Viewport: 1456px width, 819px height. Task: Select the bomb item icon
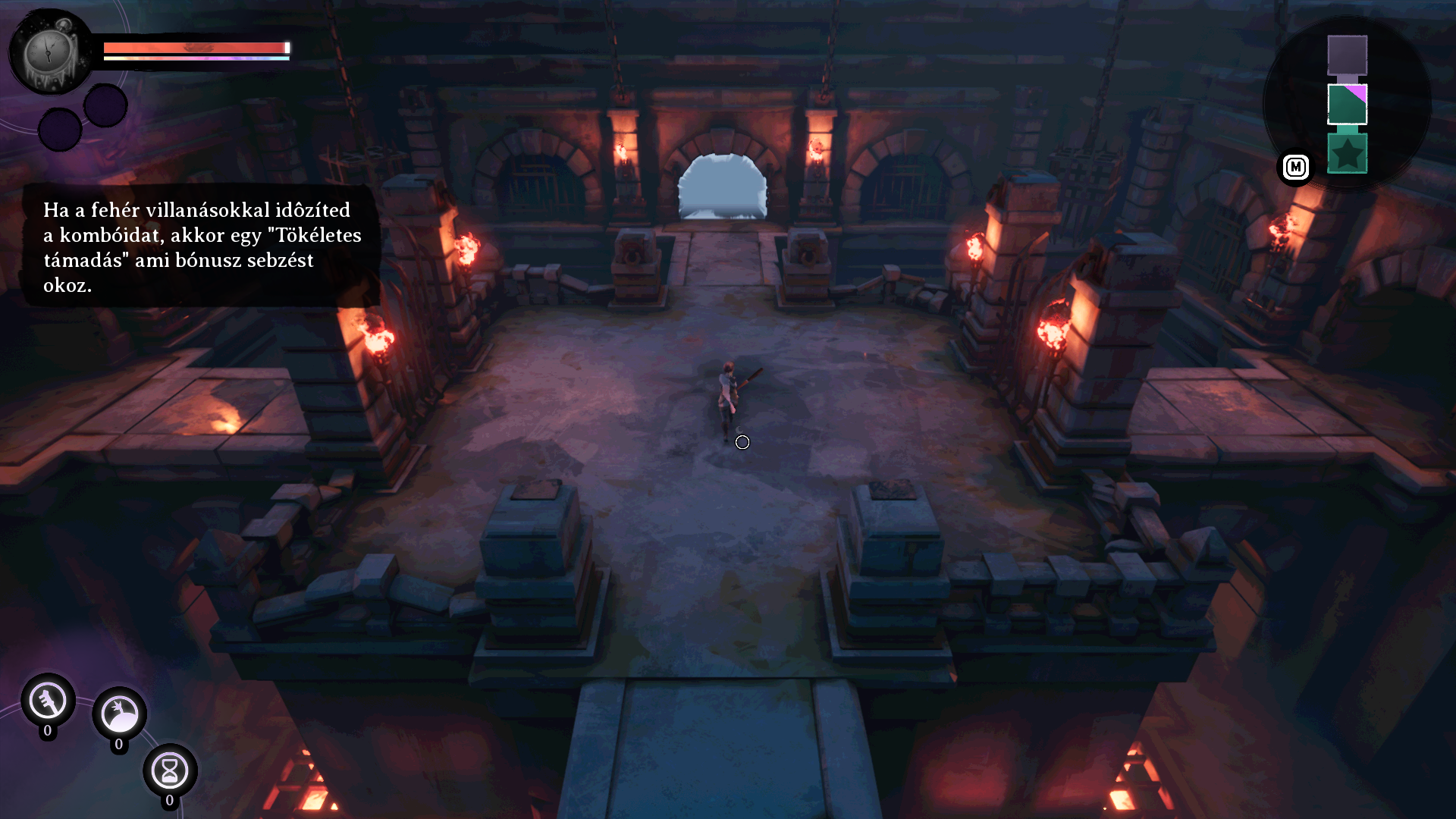[x=119, y=714]
